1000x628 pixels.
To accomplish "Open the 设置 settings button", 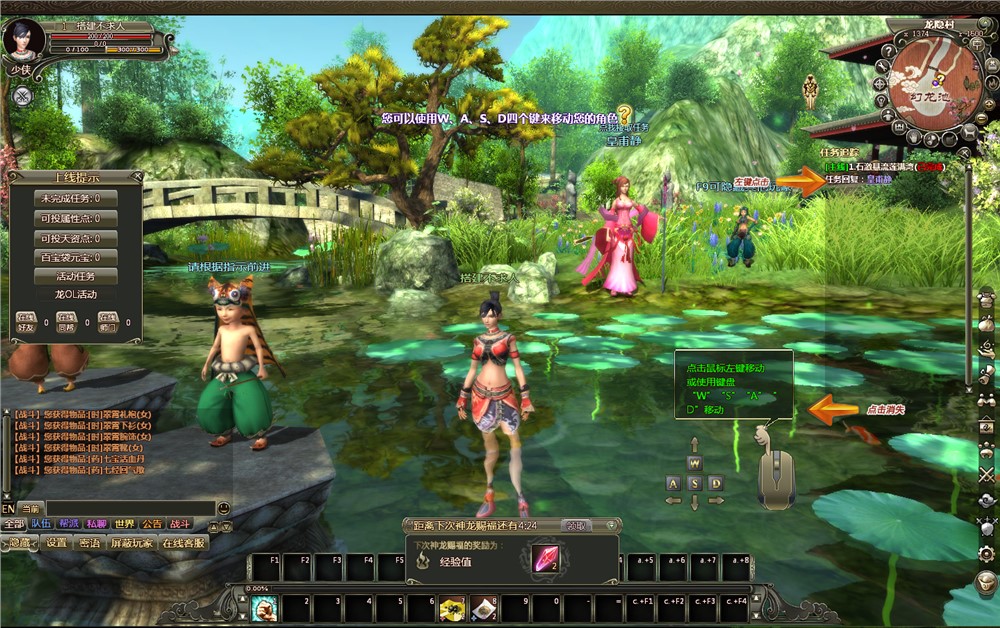I will point(56,543).
